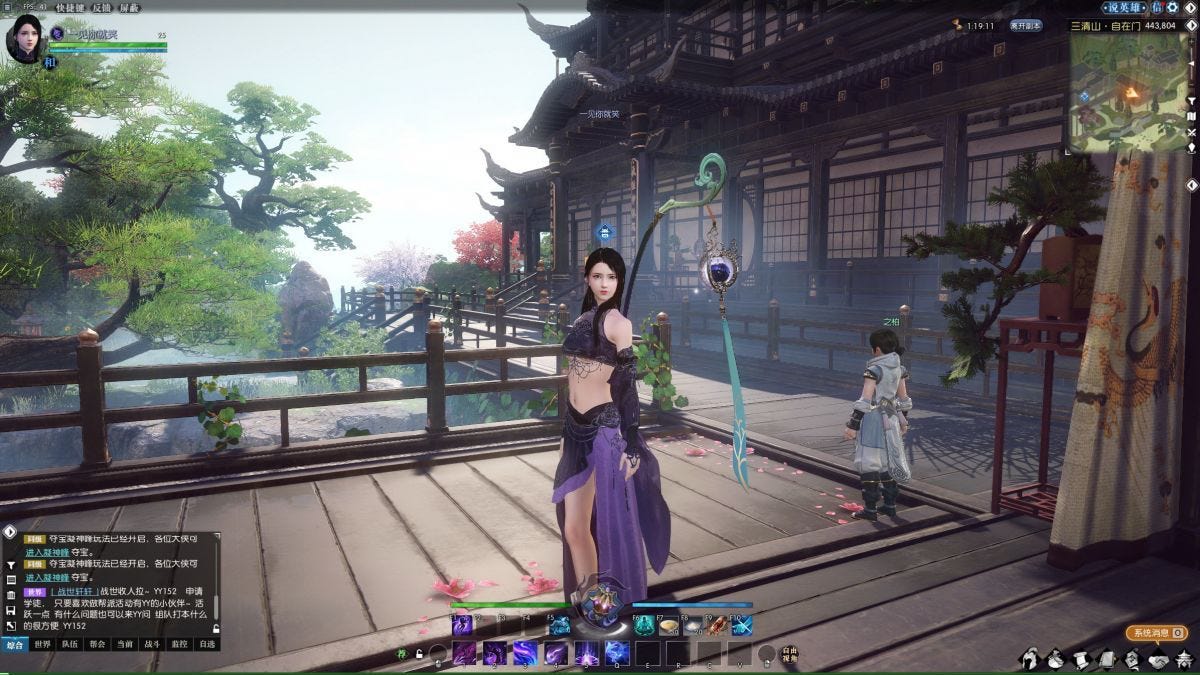The image size is (1200, 675).
Task: Open the world map icon beside minimap
Action: click(1192, 116)
